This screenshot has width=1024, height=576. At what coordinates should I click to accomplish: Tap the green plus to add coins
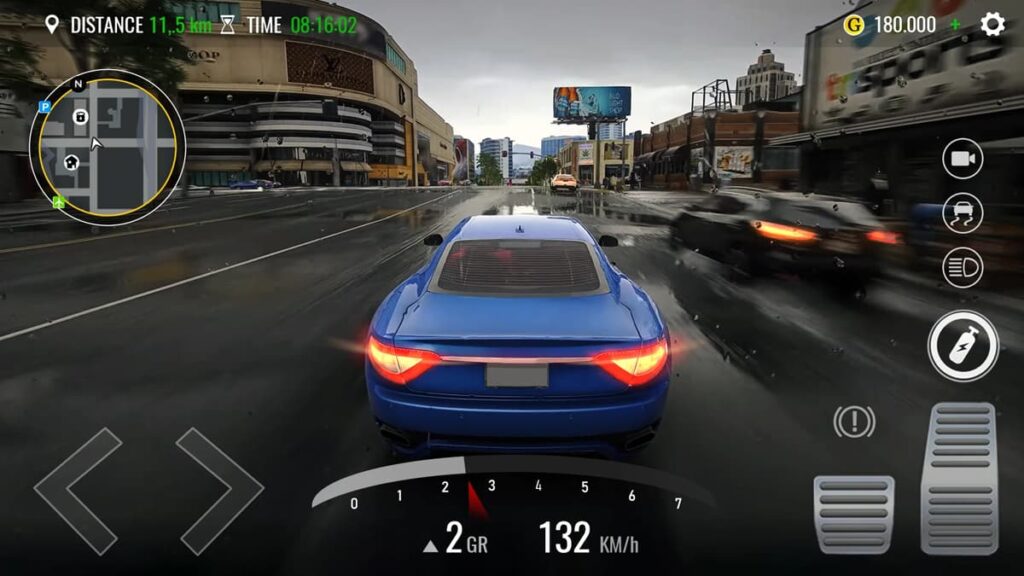click(x=955, y=24)
